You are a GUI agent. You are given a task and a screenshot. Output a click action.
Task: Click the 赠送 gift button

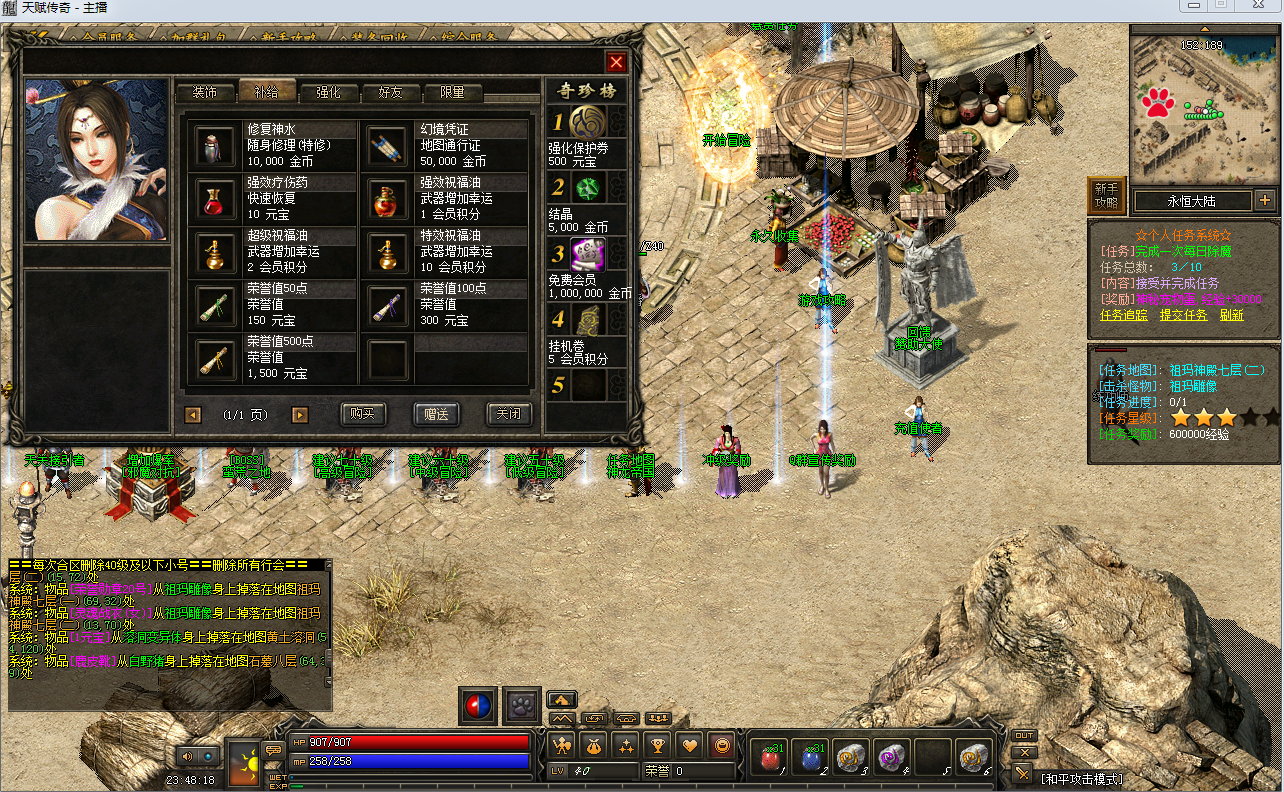[436, 414]
